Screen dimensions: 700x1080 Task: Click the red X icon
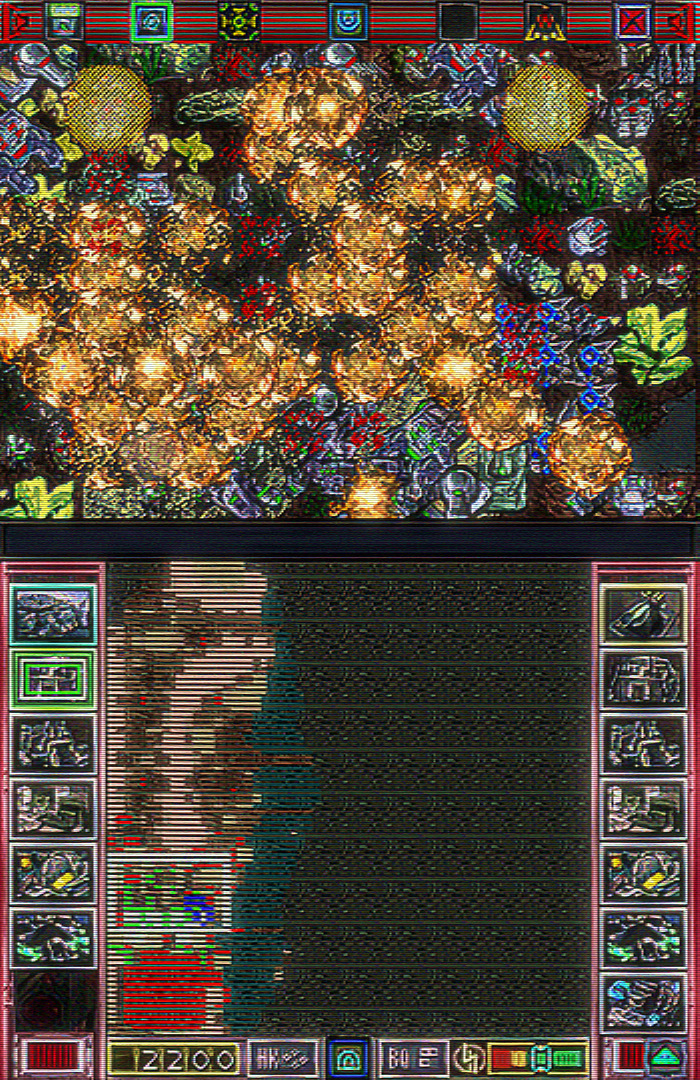(633, 21)
